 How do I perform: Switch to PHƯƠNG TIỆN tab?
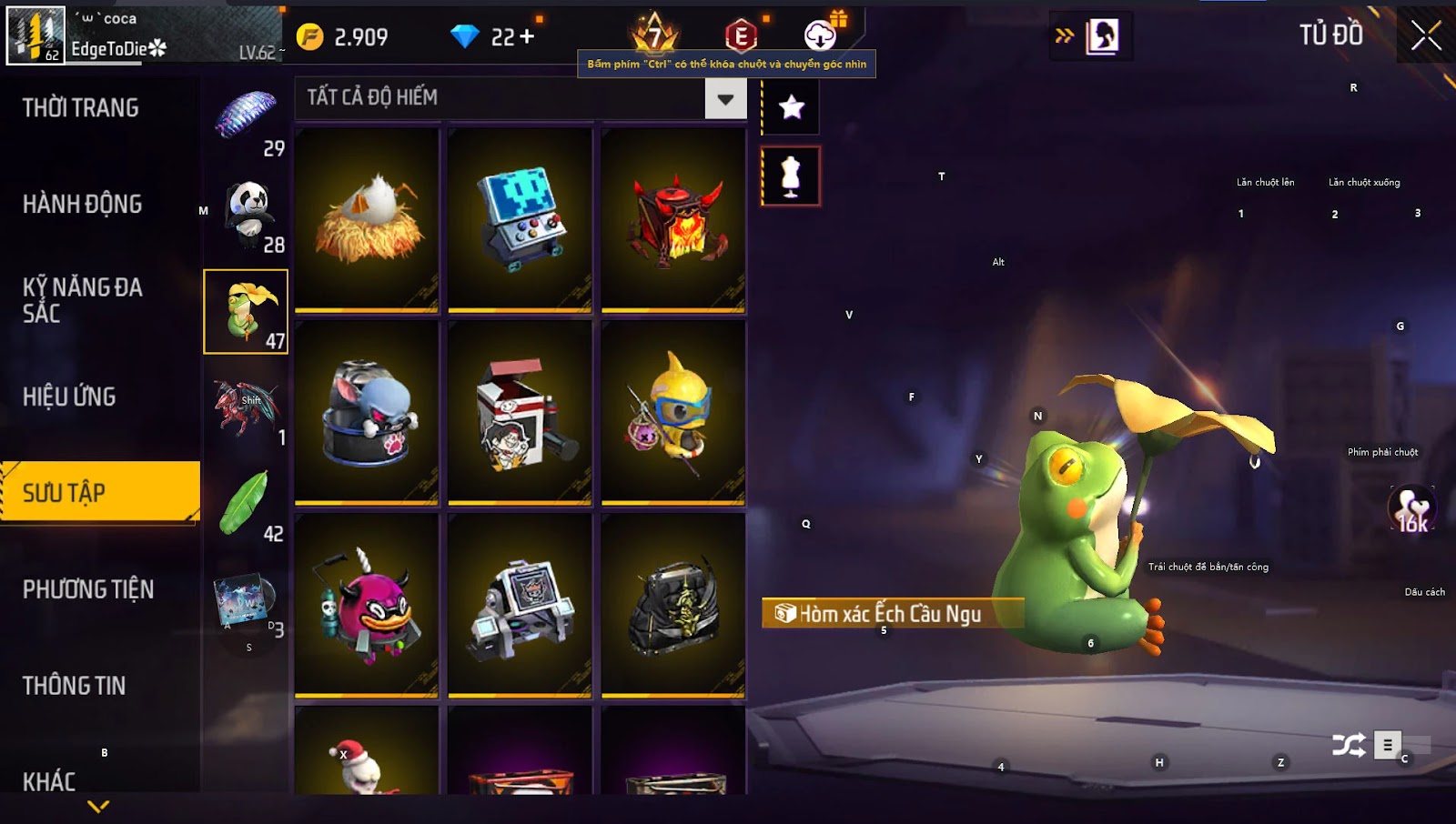click(x=88, y=589)
